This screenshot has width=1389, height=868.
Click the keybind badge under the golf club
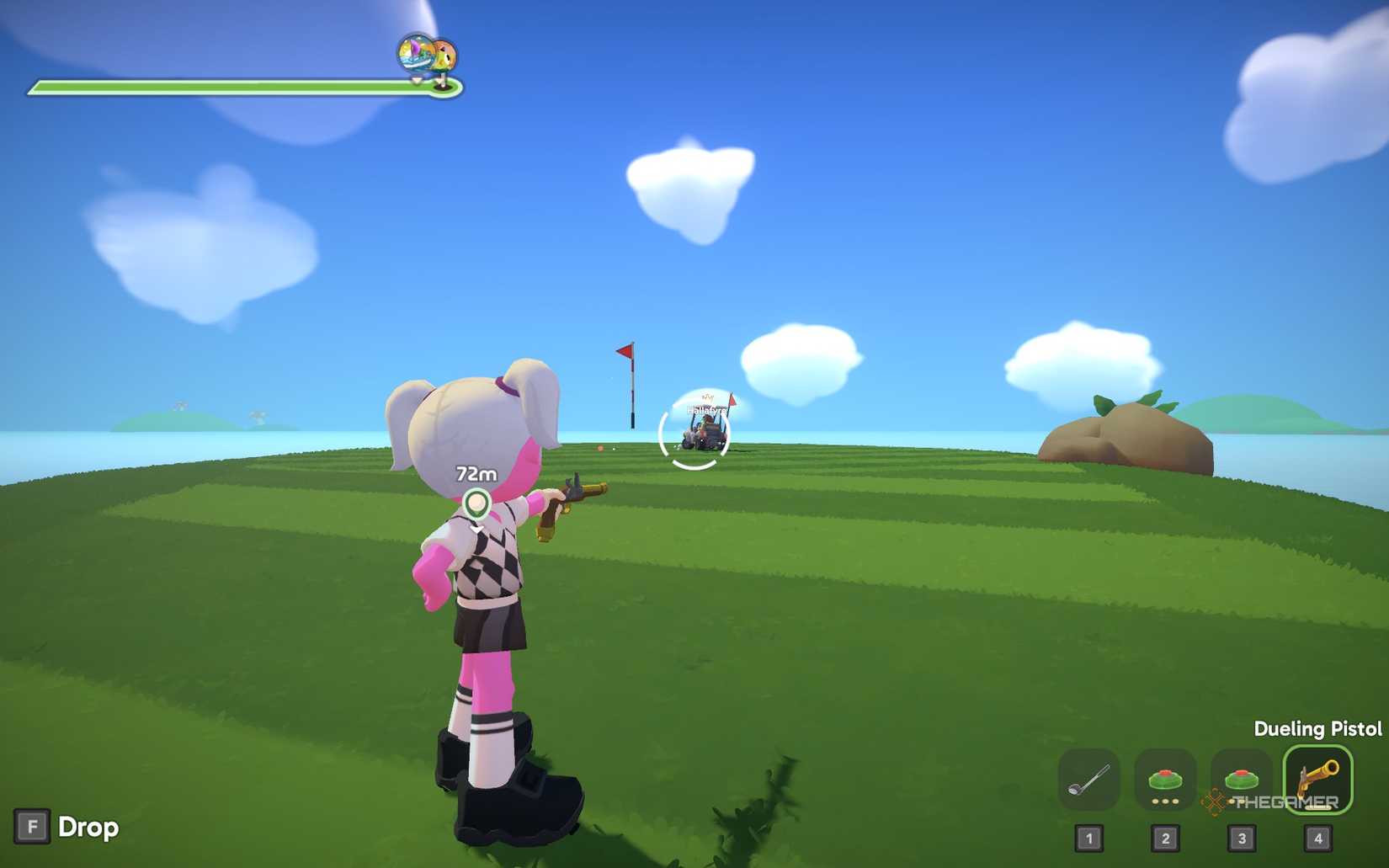(1090, 839)
